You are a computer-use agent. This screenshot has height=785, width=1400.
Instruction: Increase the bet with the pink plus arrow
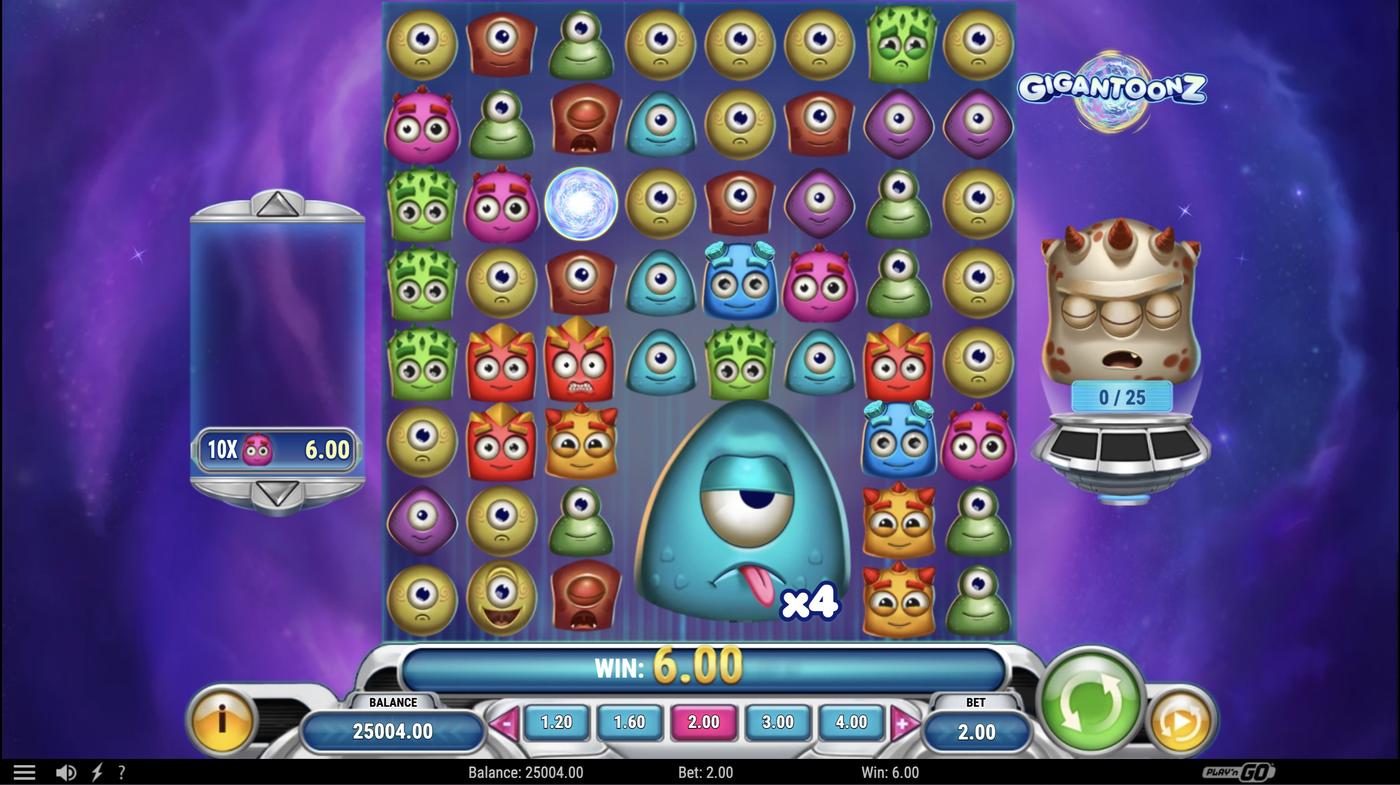point(901,721)
